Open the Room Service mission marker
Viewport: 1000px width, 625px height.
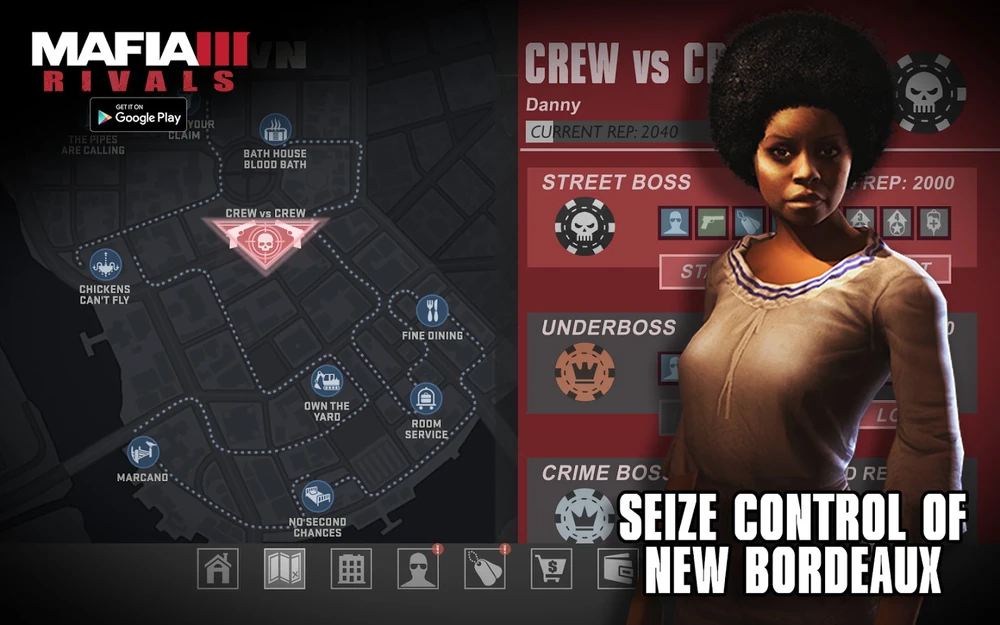click(426, 400)
